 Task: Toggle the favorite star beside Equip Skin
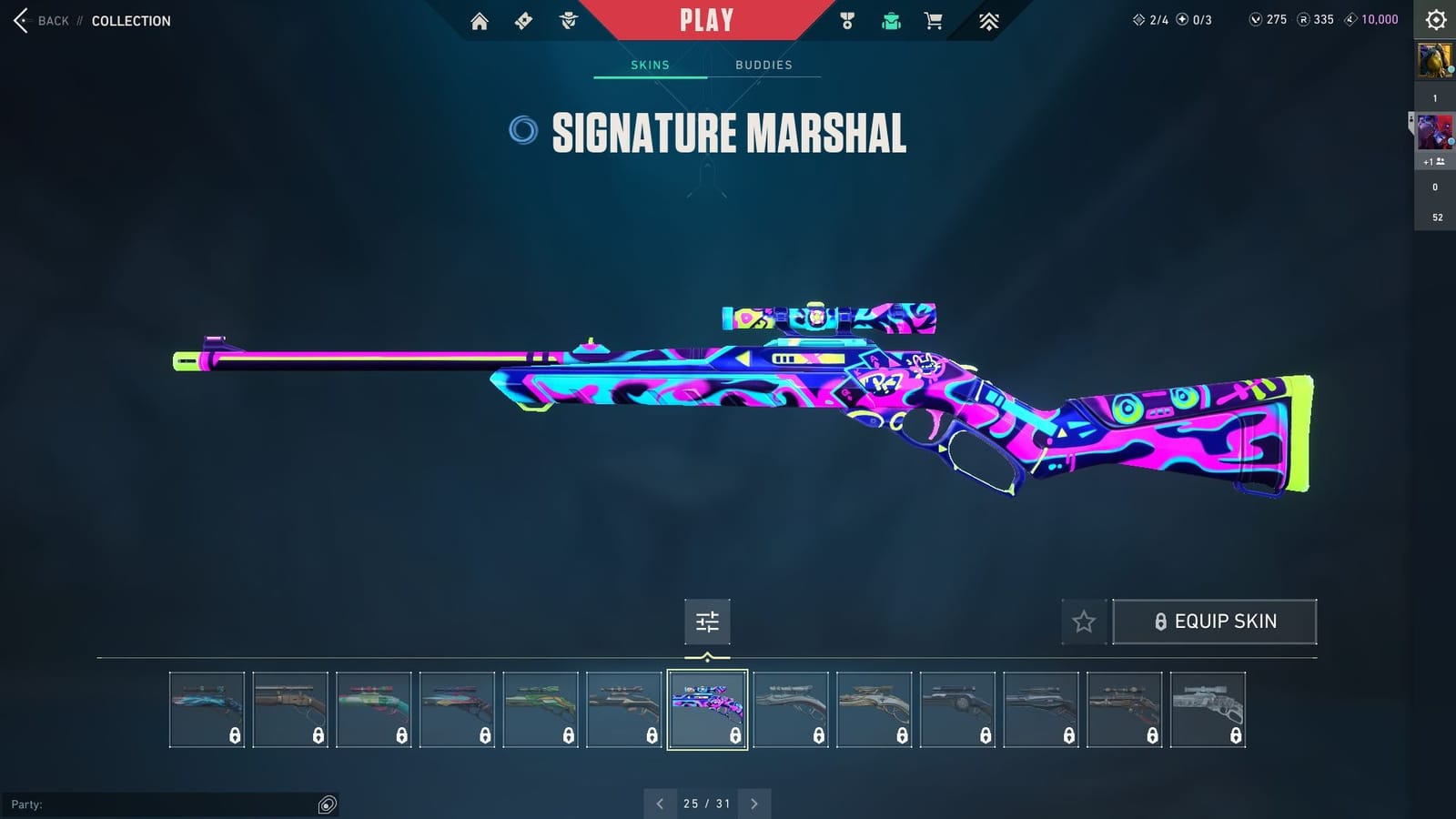(1085, 622)
